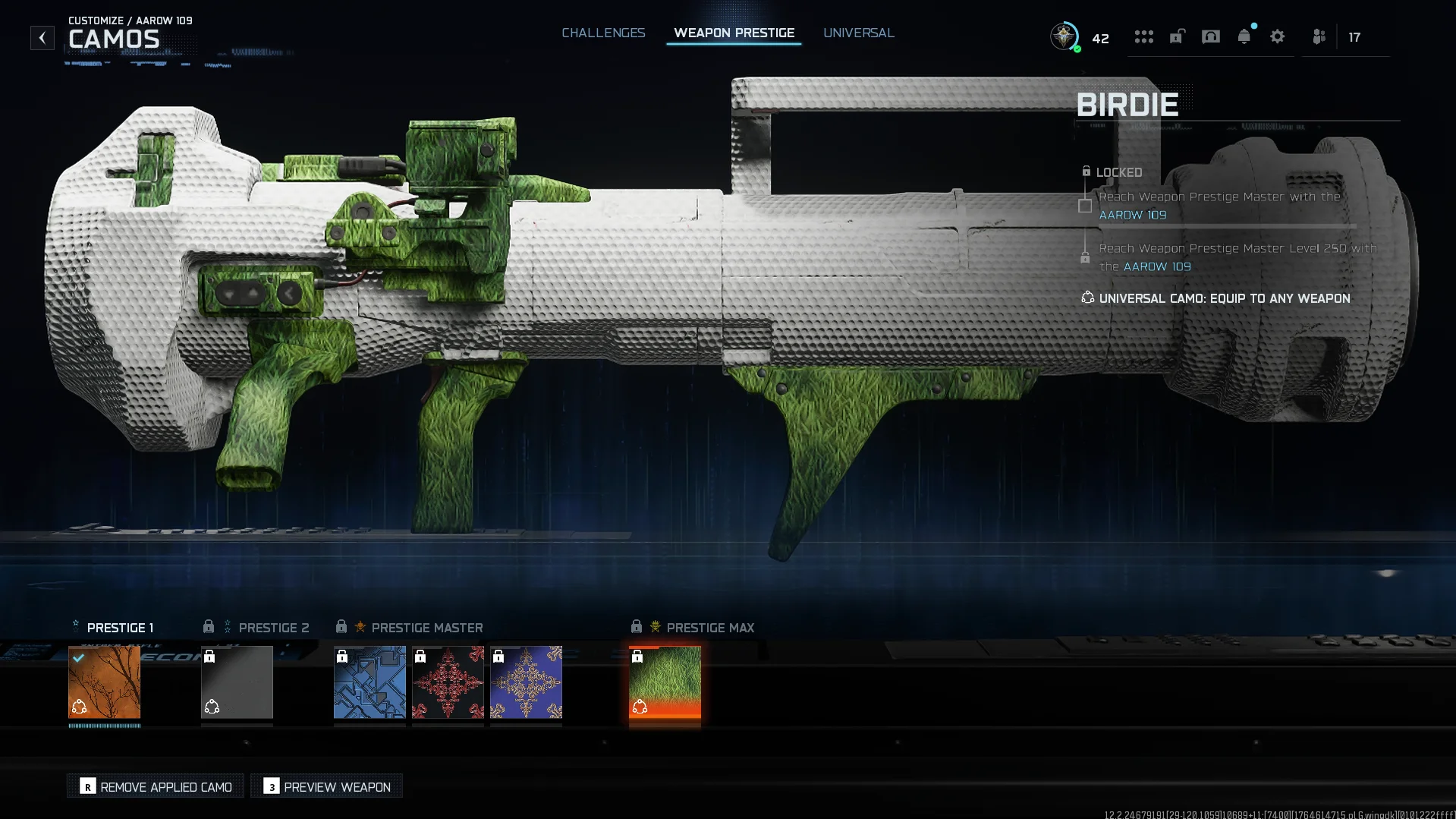Choose the purple gold ornate camo
The image size is (1456, 819).
pyautogui.click(x=526, y=682)
